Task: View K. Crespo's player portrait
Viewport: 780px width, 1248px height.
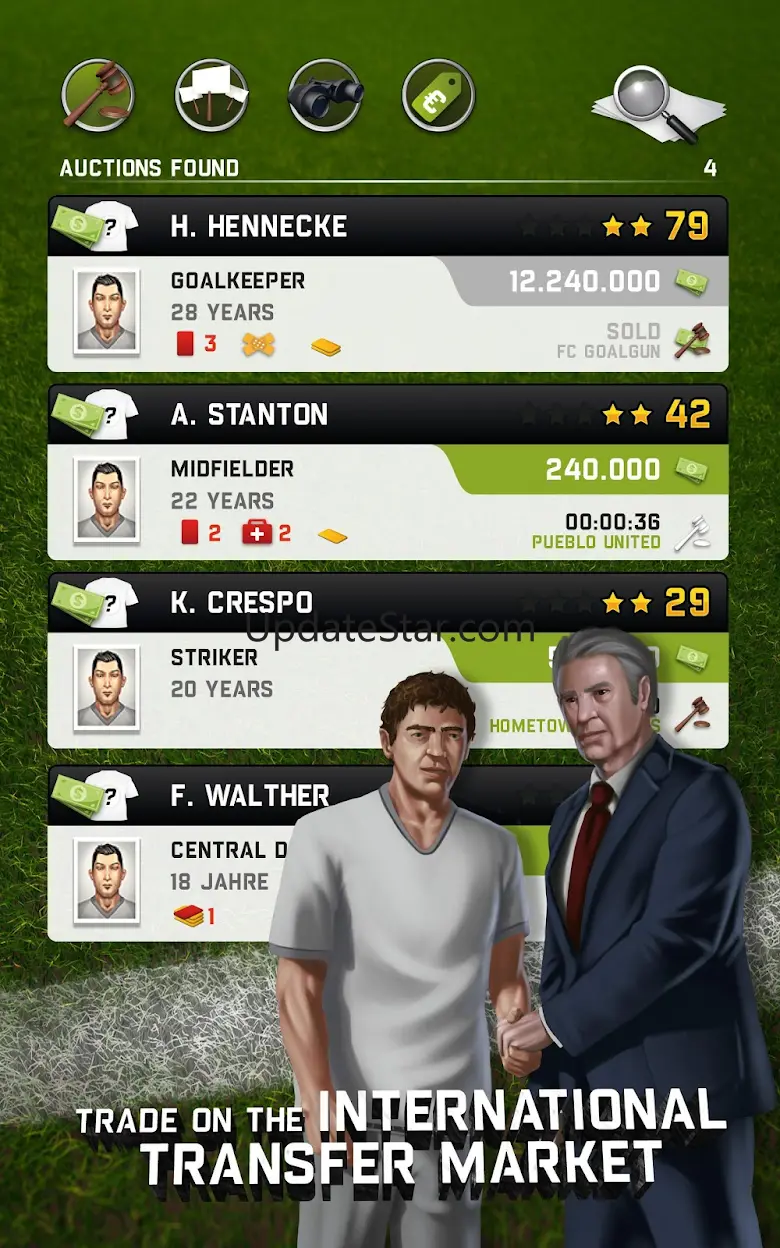Action: (106, 688)
